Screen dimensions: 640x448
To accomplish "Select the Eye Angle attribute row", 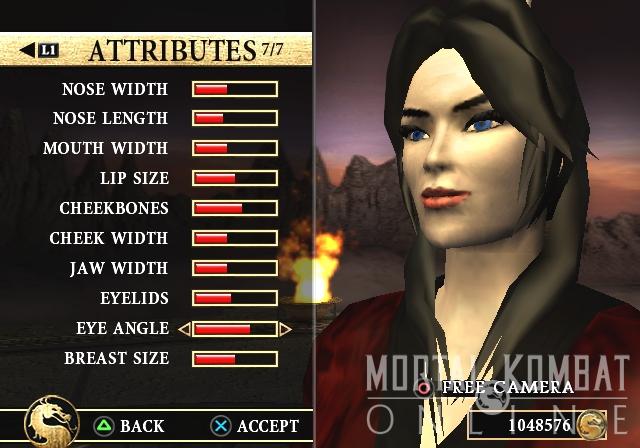I will tap(122, 329).
